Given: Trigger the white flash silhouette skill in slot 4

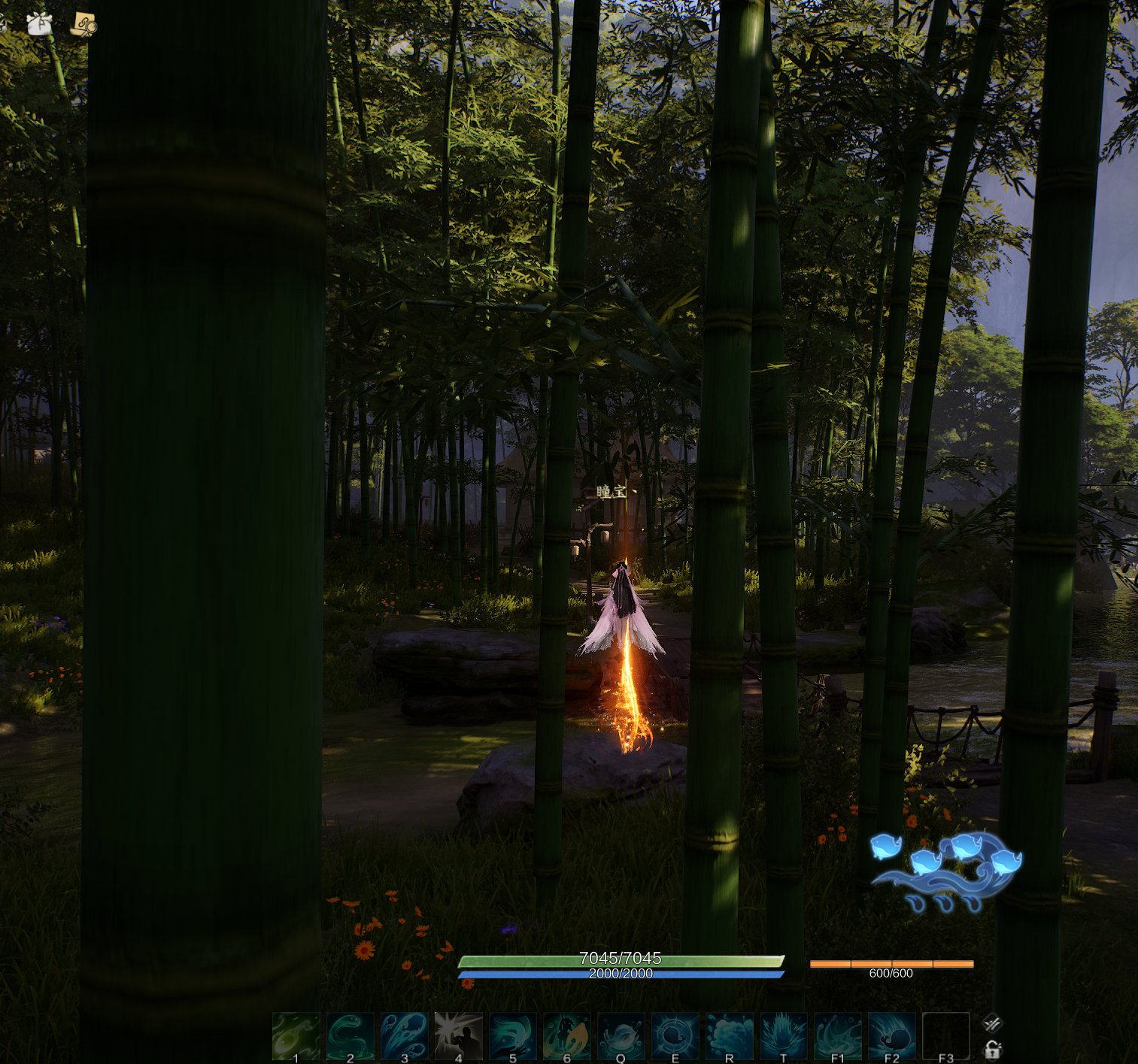Looking at the screenshot, I should pos(459,1036).
